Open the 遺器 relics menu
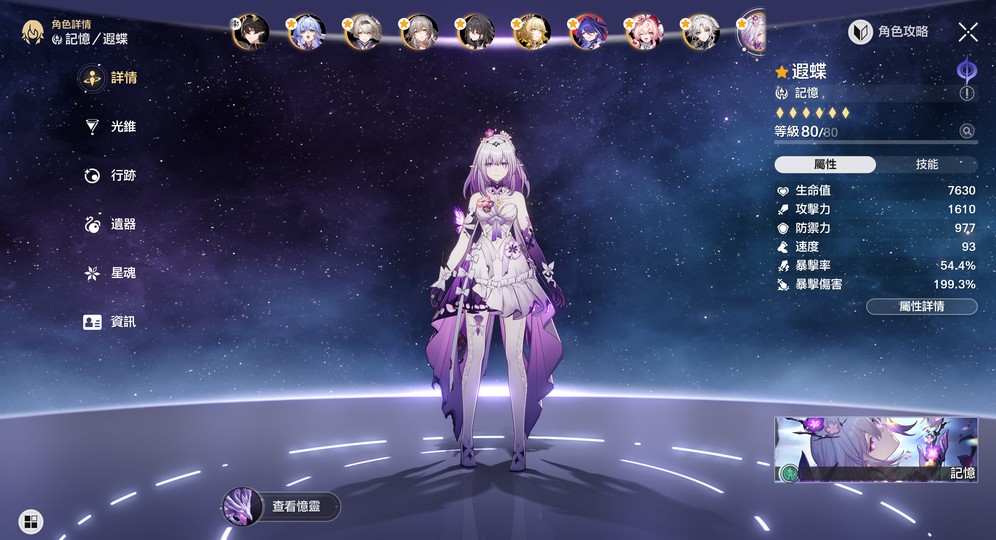Viewport: 996px width, 540px height. point(110,225)
